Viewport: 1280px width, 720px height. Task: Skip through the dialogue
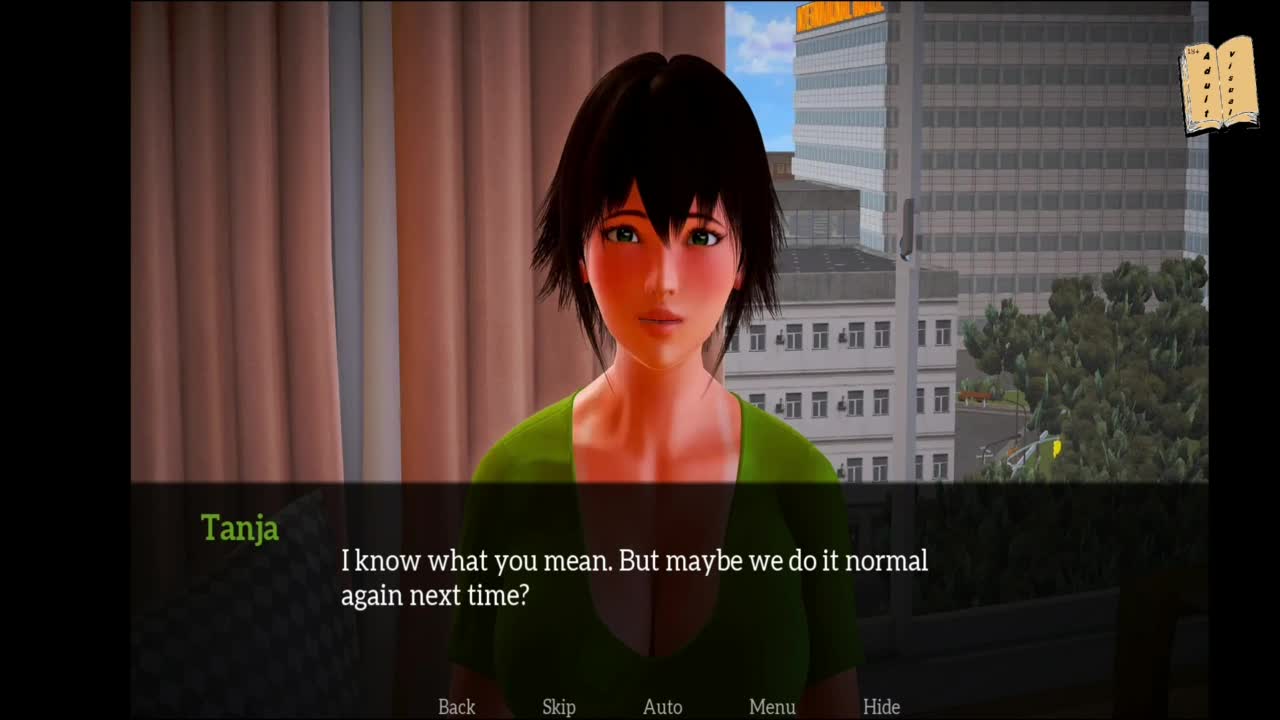pos(559,707)
